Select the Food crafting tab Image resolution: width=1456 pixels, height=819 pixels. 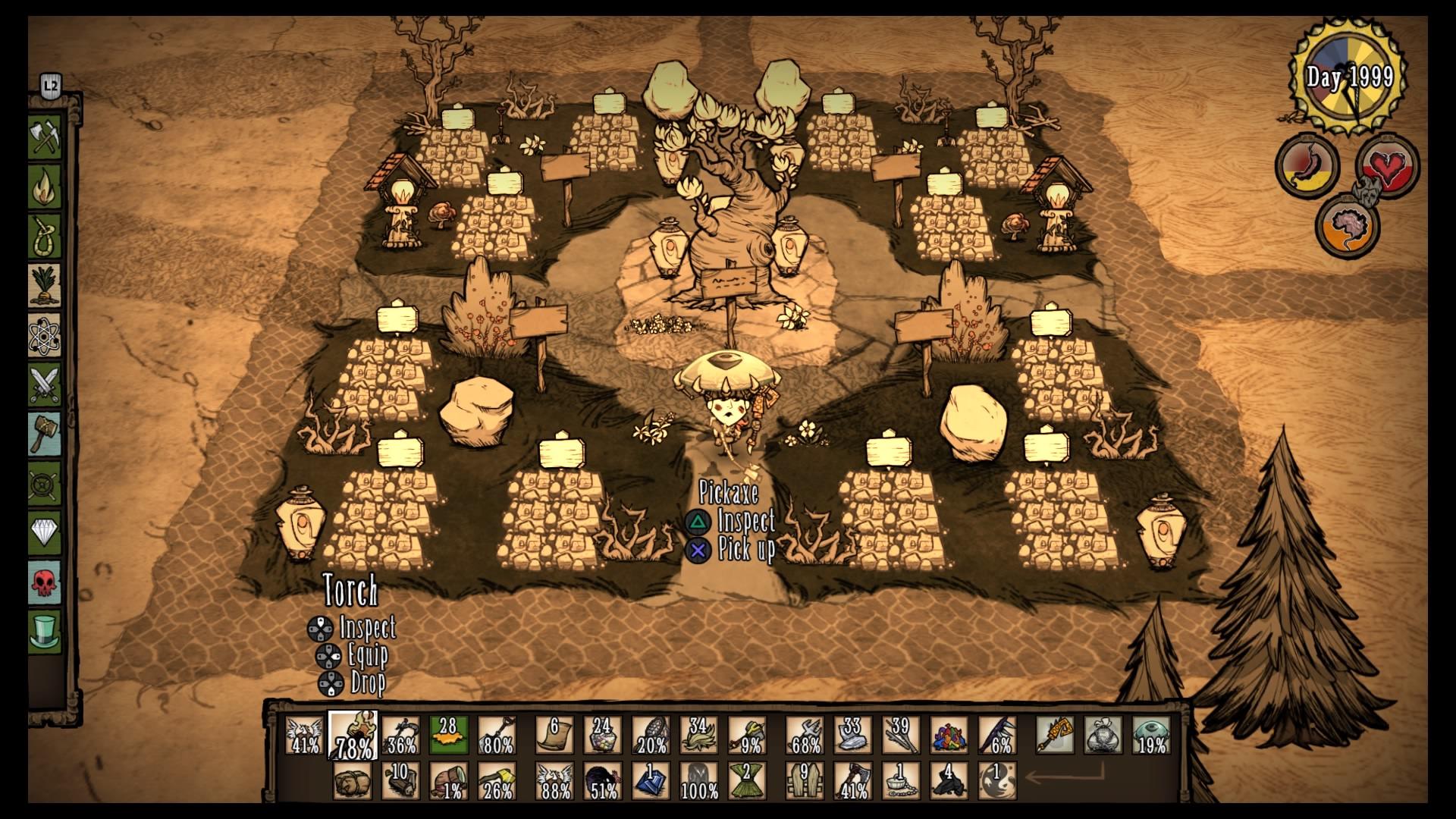[x=45, y=285]
